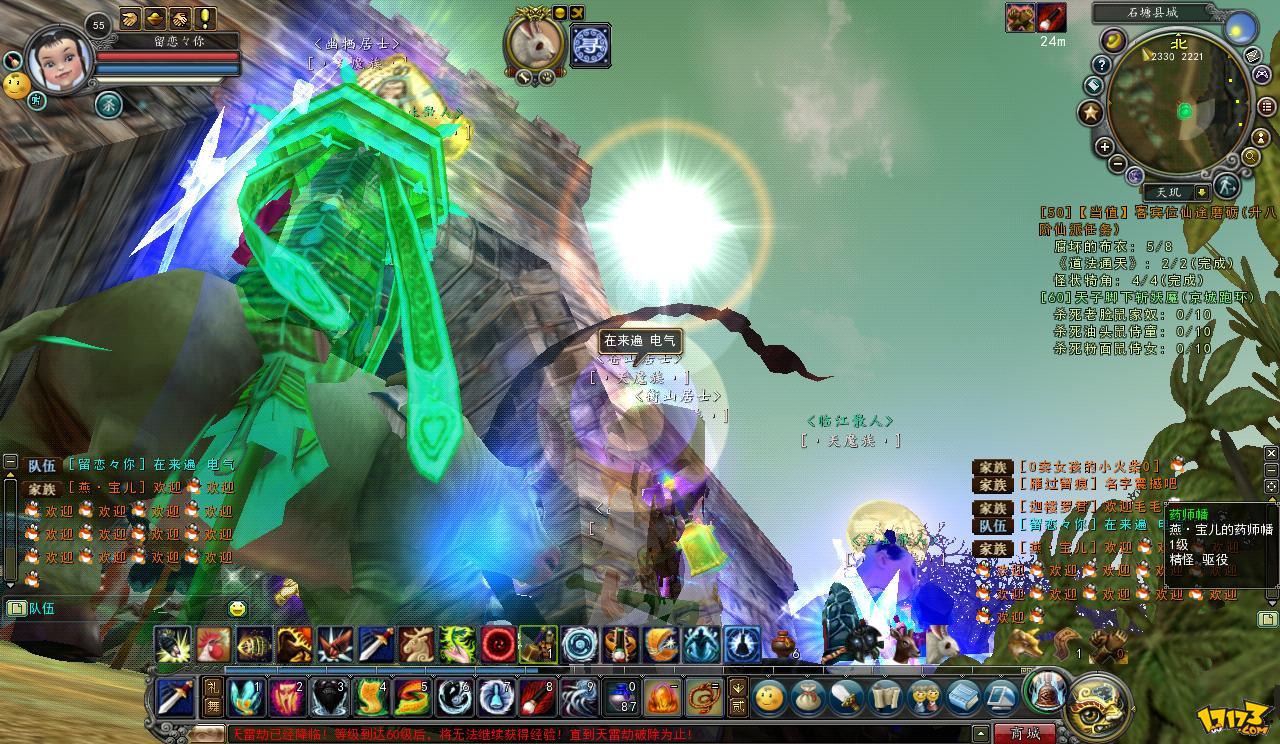Image resolution: width=1280 pixels, height=744 pixels.
Task: Select the player portrait avatar
Action: pyautogui.click(x=60, y=60)
